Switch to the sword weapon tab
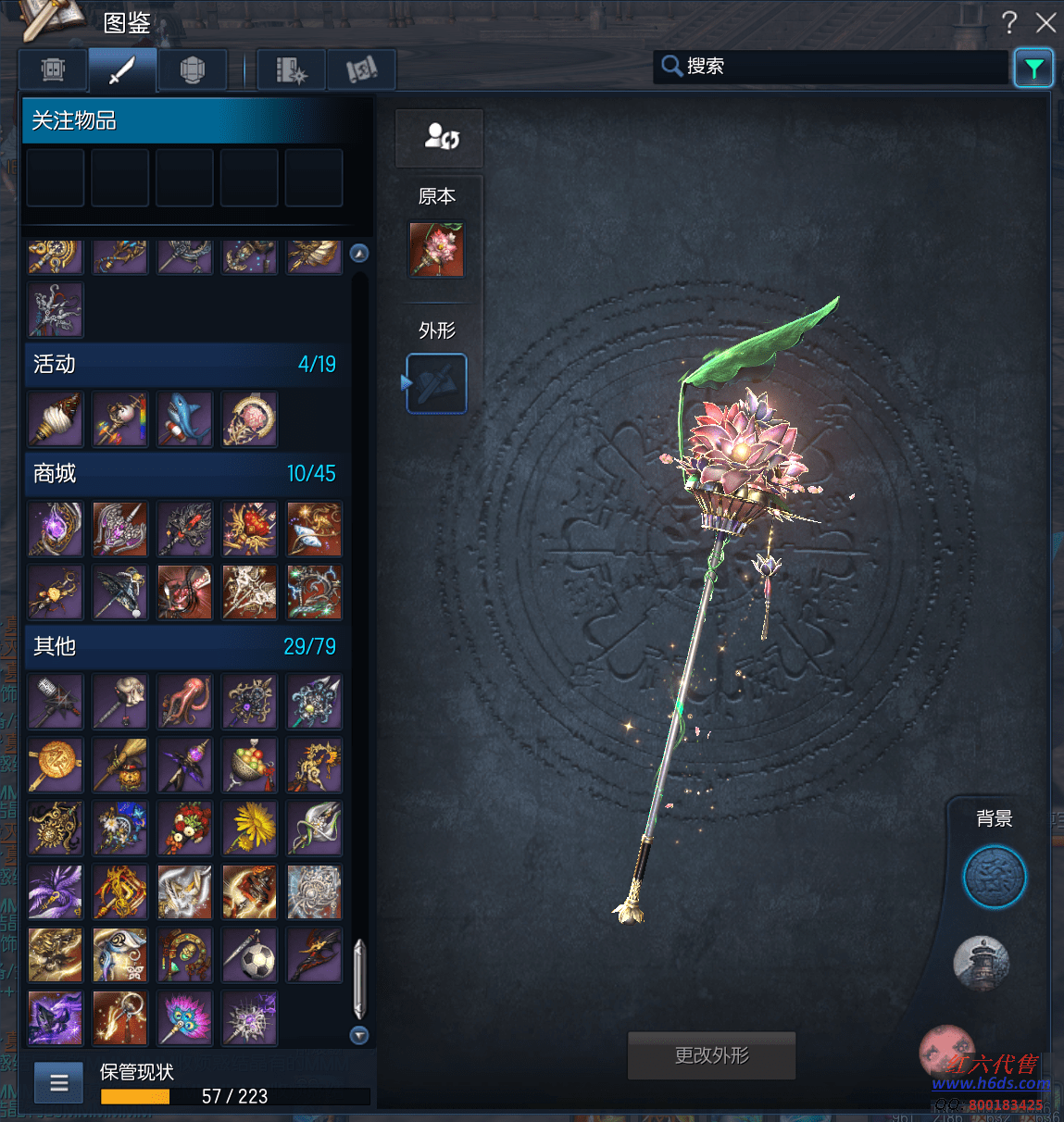Image resolution: width=1064 pixels, height=1122 pixels. click(122, 69)
